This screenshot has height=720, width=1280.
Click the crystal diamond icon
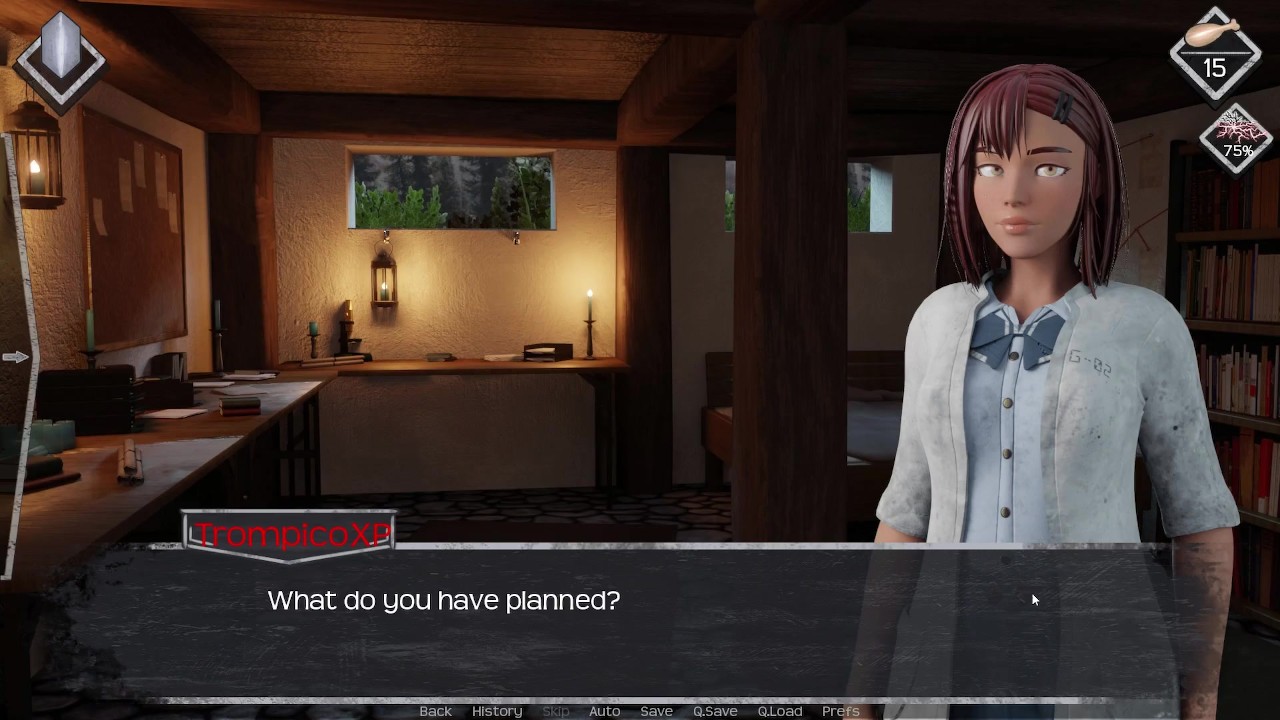61,57
